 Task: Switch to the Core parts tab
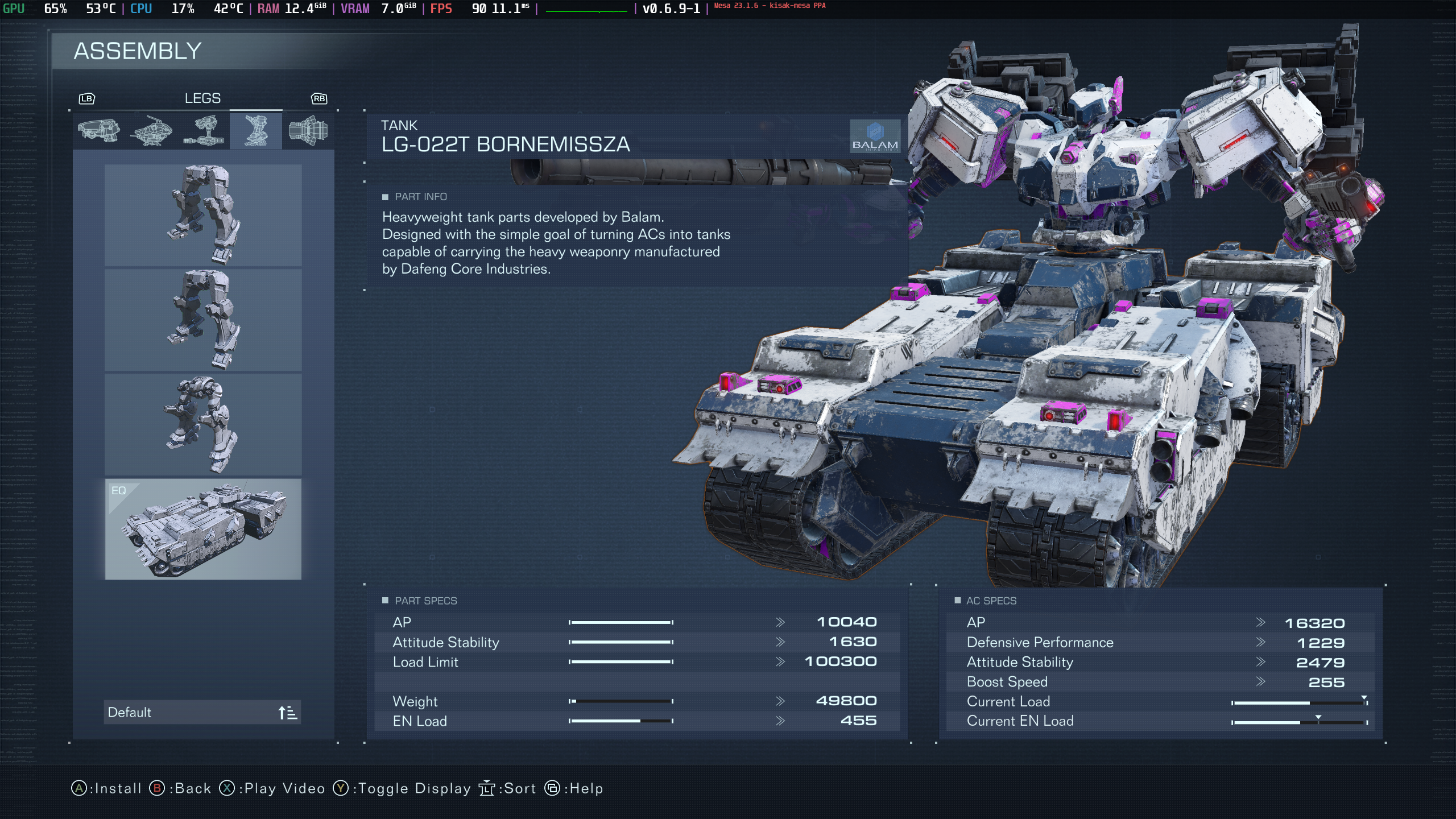151,131
